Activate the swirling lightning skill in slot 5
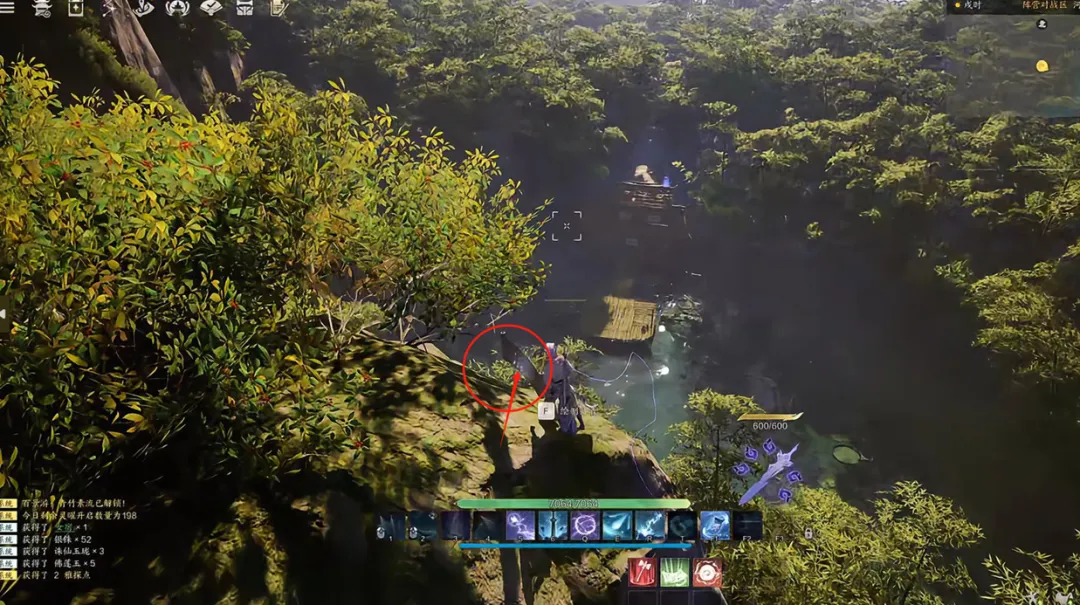 click(520, 526)
